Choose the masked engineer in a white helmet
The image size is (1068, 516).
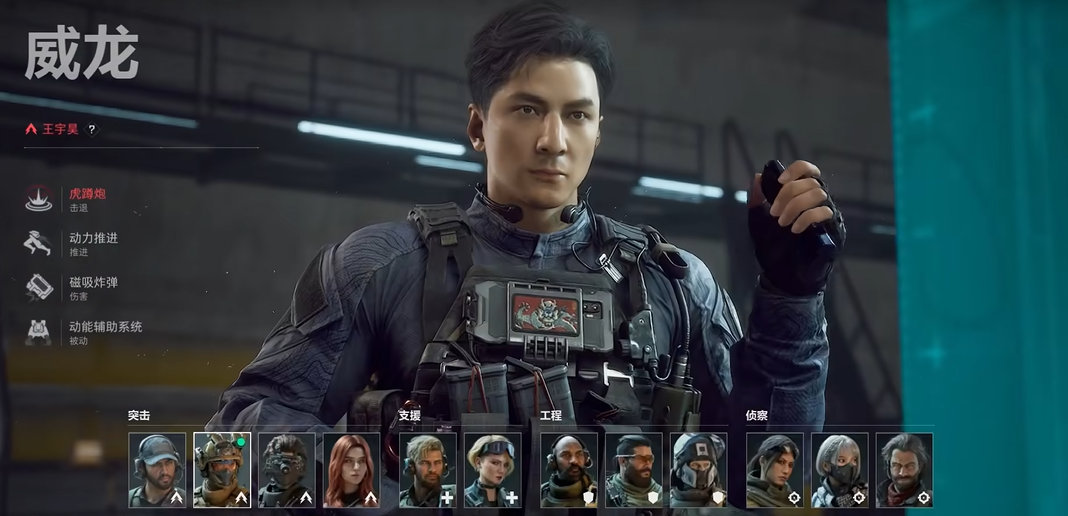pos(699,469)
